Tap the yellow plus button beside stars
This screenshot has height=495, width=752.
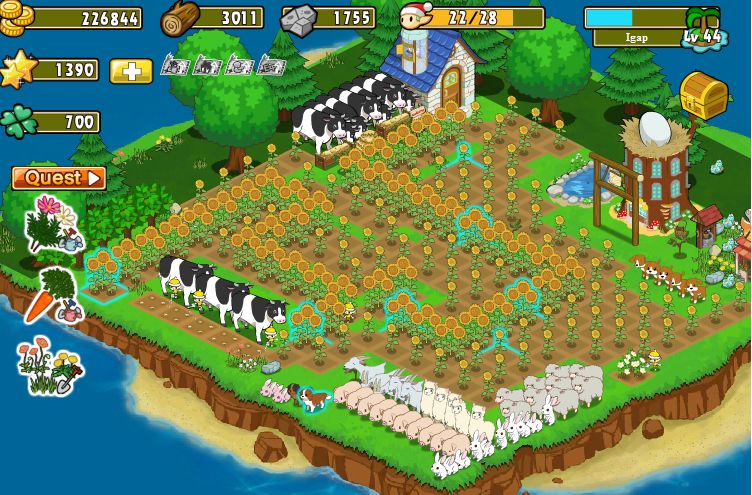(x=131, y=71)
